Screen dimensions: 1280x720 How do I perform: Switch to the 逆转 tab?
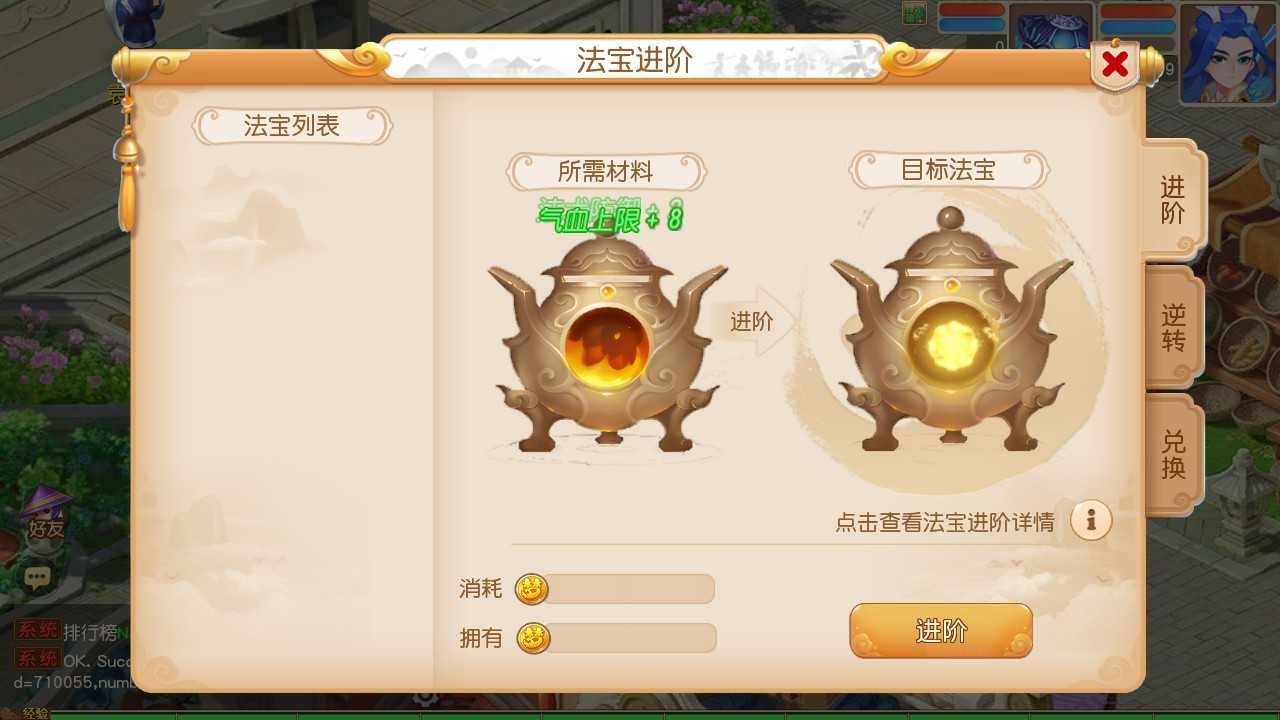pos(1175,328)
